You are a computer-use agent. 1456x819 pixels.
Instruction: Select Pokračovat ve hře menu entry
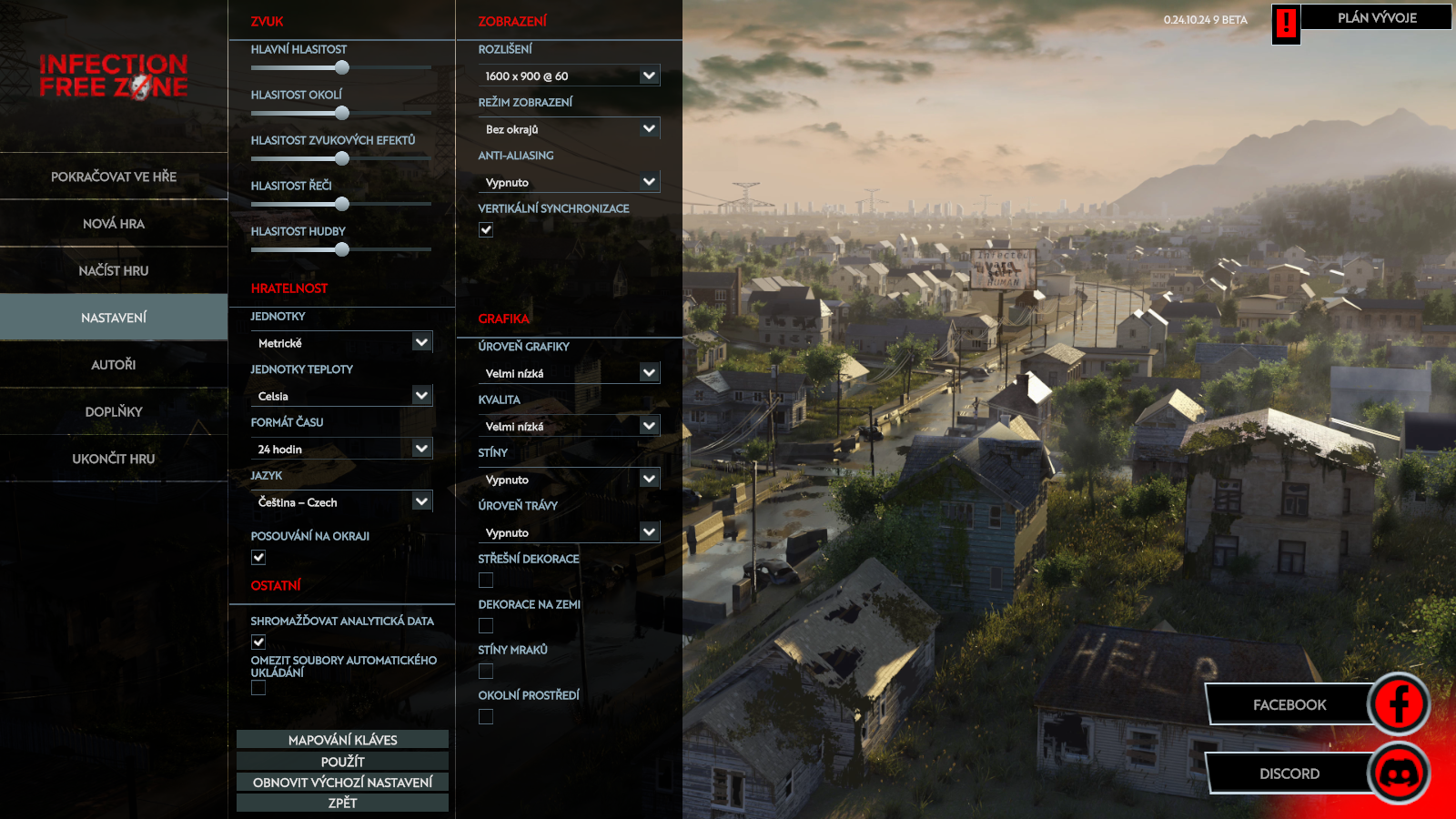(x=114, y=177)
